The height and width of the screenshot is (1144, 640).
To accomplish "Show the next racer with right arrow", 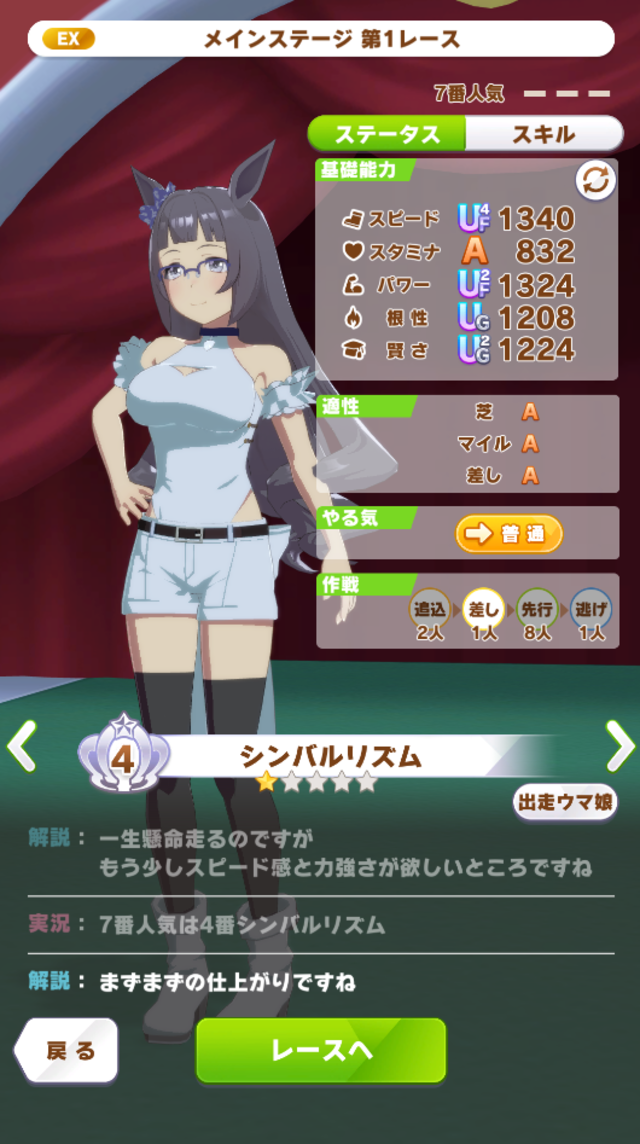I will [x=619, y=746].
